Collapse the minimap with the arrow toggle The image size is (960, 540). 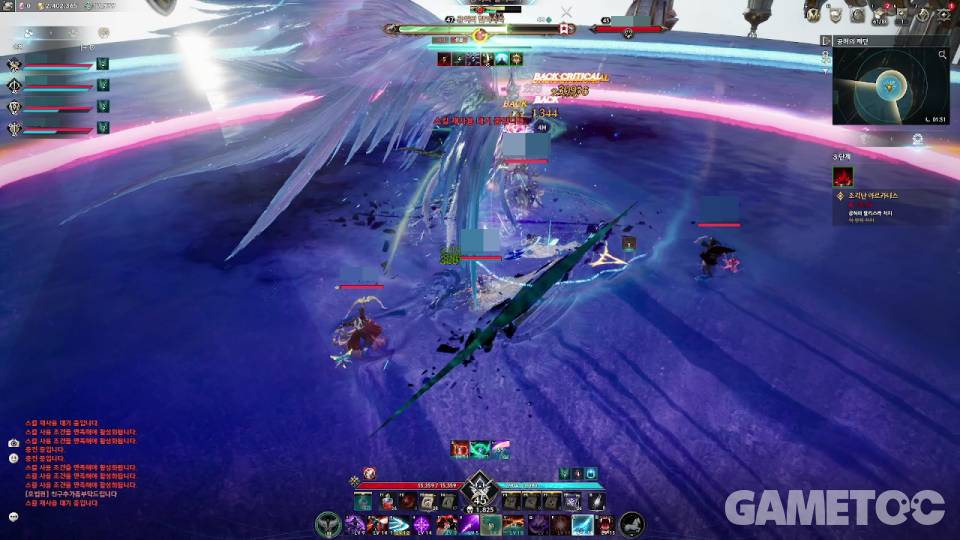[825, 41]
